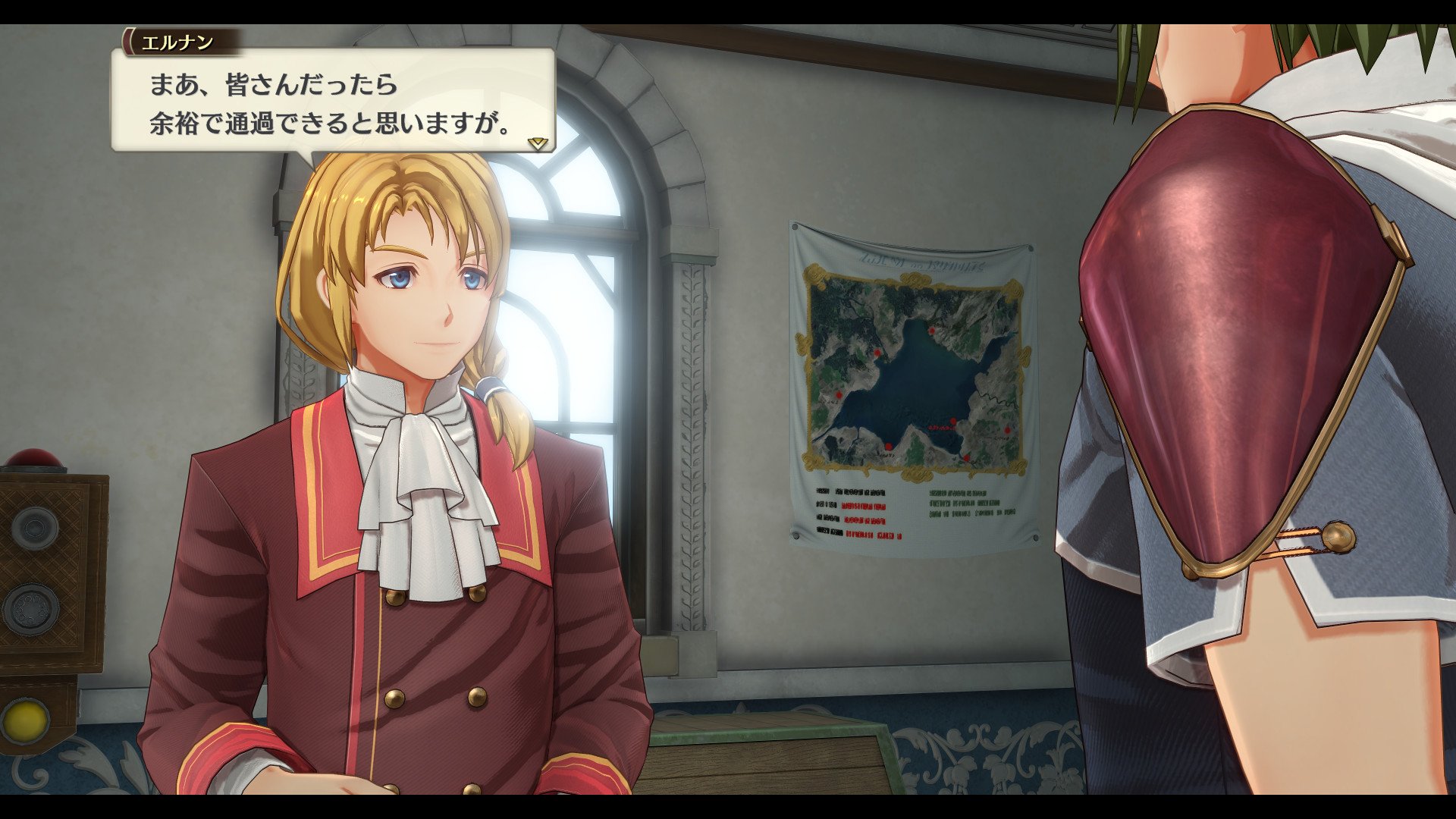Image resolution: width=1456 pixels, height=819 pixels.
Task: Select the red marker on the lake's west side
Action: pyautogui.click(x=839, y=394)
